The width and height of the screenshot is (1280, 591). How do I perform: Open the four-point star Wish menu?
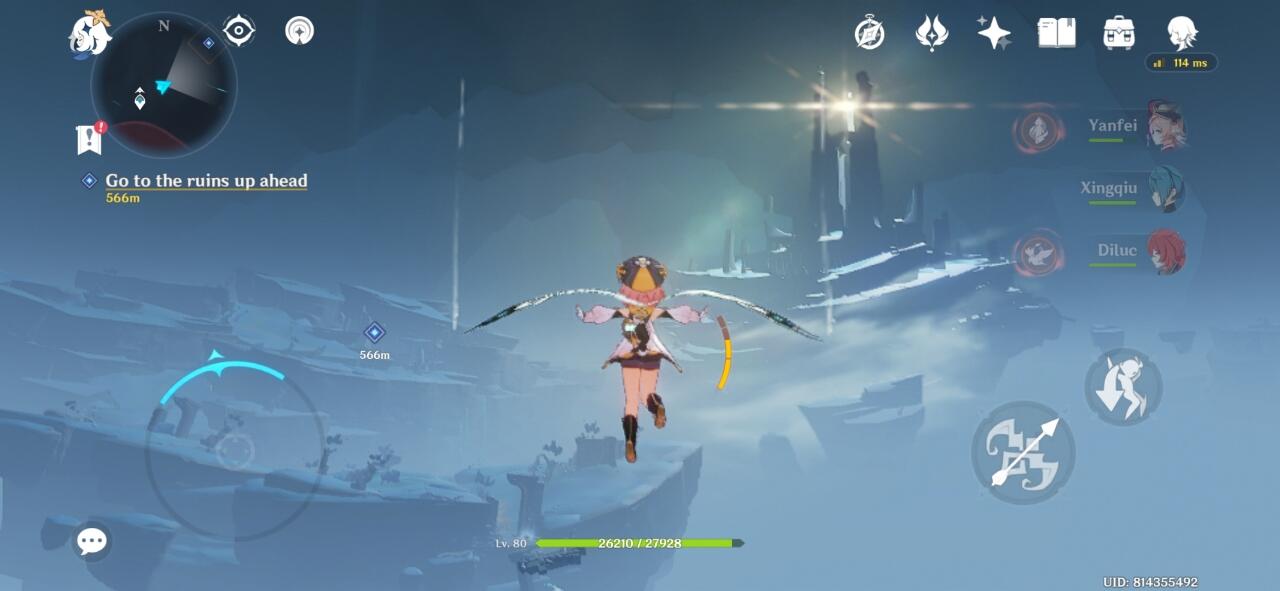(x=994, y=33)
